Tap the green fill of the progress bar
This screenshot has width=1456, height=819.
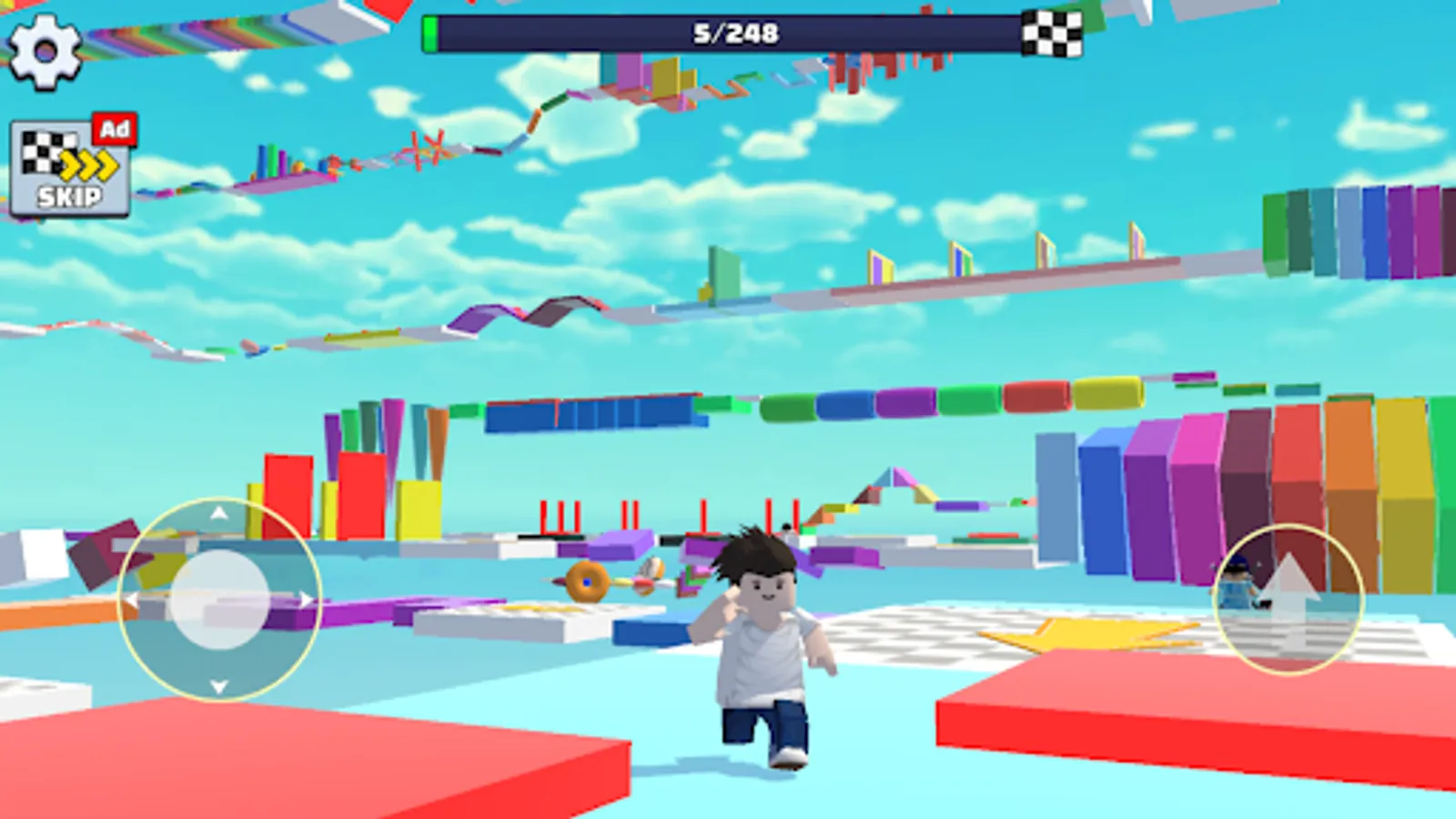(x=430, y=35)
